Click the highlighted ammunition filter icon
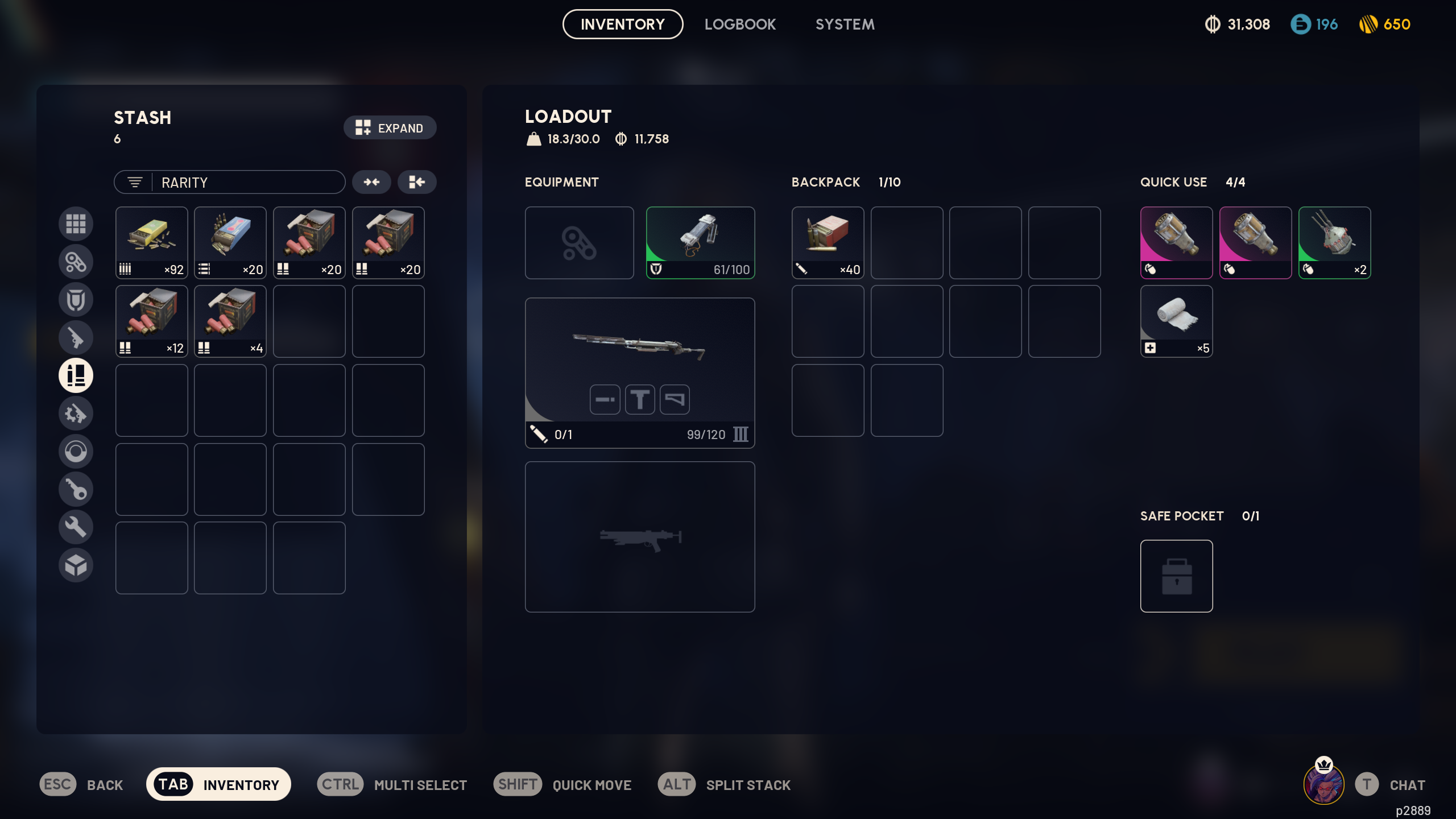The height and width of the screenshot is (819, 1456). click(x=76, y=375)
